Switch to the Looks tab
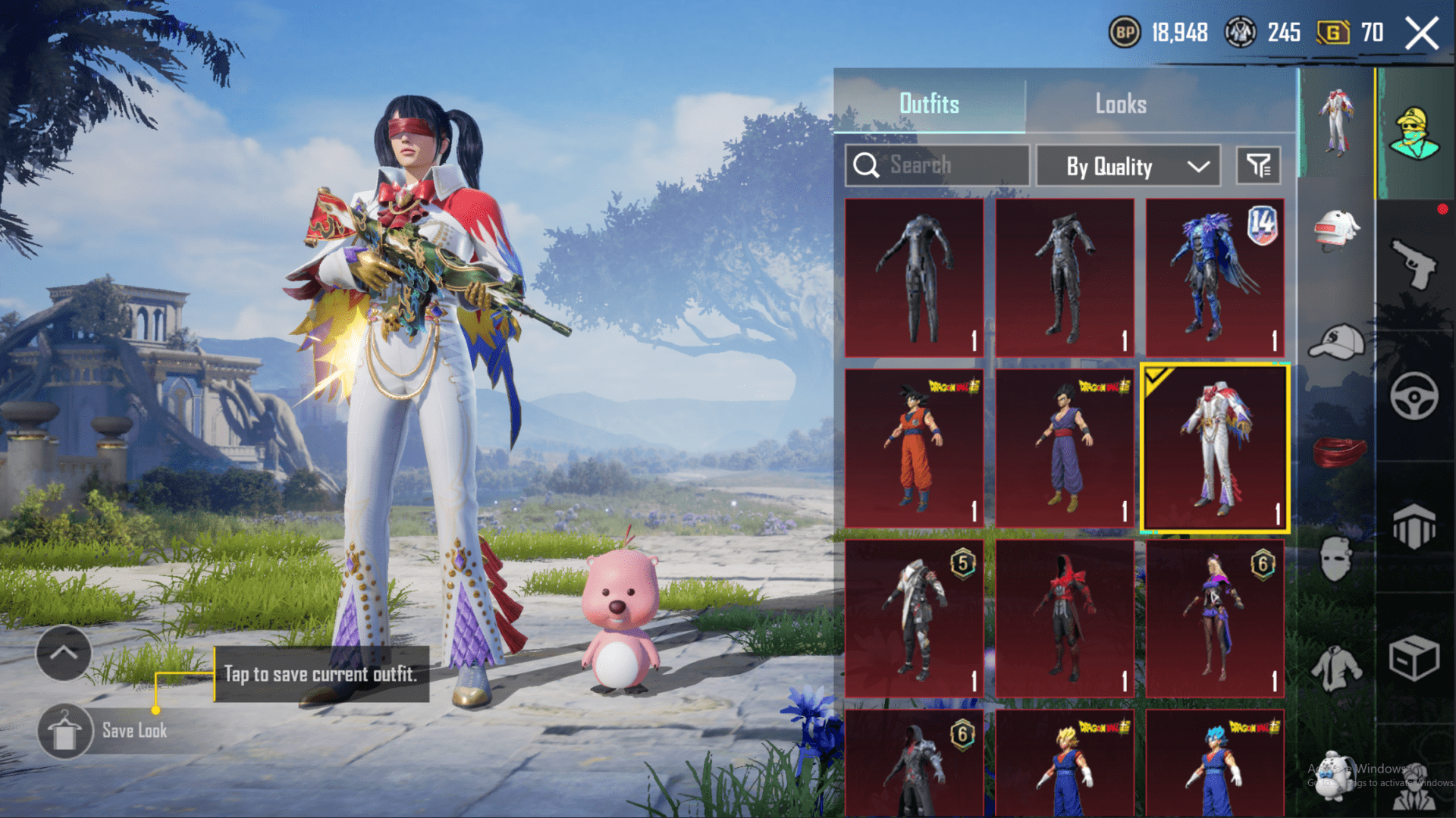Viewport: 1456px width, 818px height. coord(1121,104)
